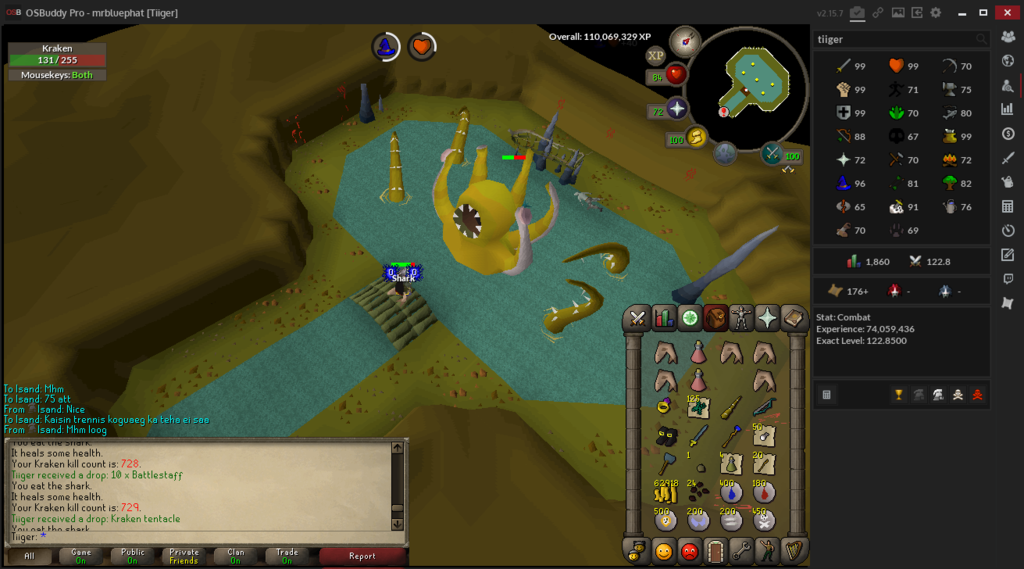Activate the Quick-prayers orb

coord(677,108)
